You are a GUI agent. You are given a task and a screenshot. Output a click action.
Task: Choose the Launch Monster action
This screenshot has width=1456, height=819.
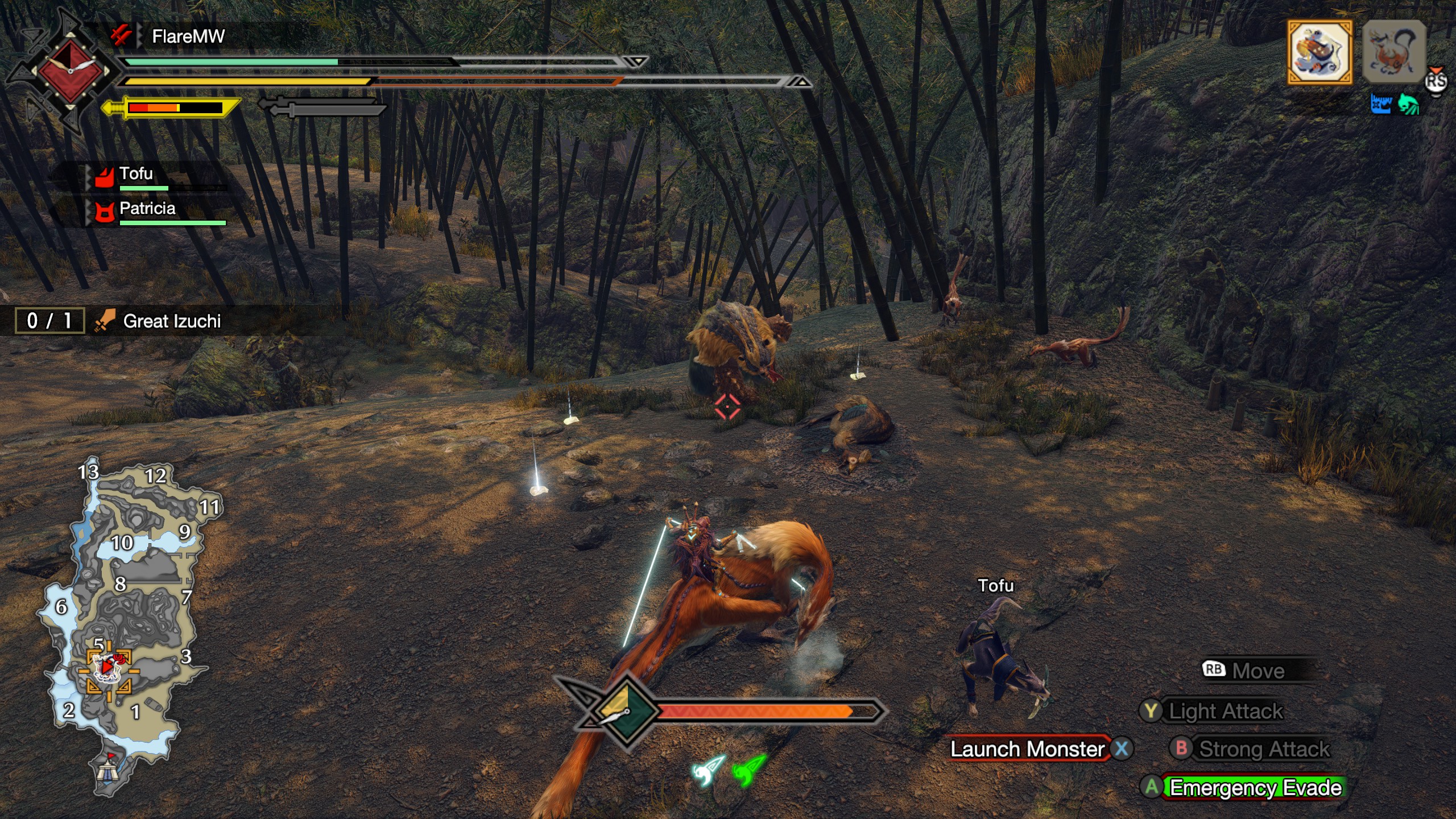click(x=1027, y=749)
